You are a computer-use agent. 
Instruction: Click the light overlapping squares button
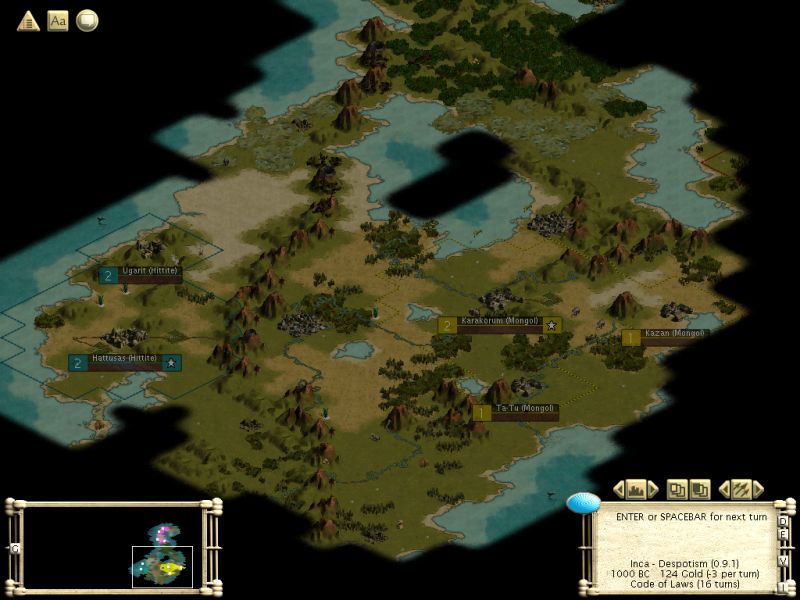pyautogui.click(x=677, y=489)
